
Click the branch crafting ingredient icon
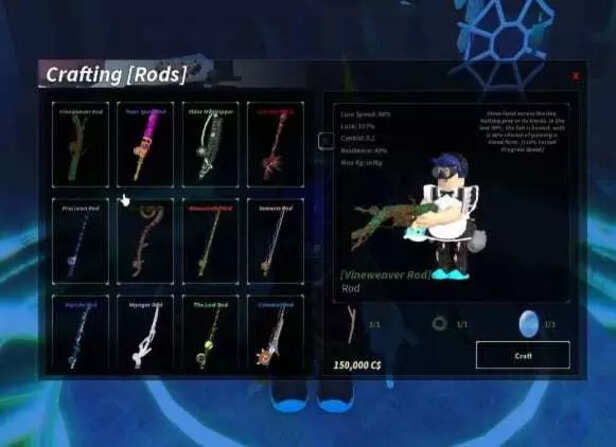[x=350, y=322]
